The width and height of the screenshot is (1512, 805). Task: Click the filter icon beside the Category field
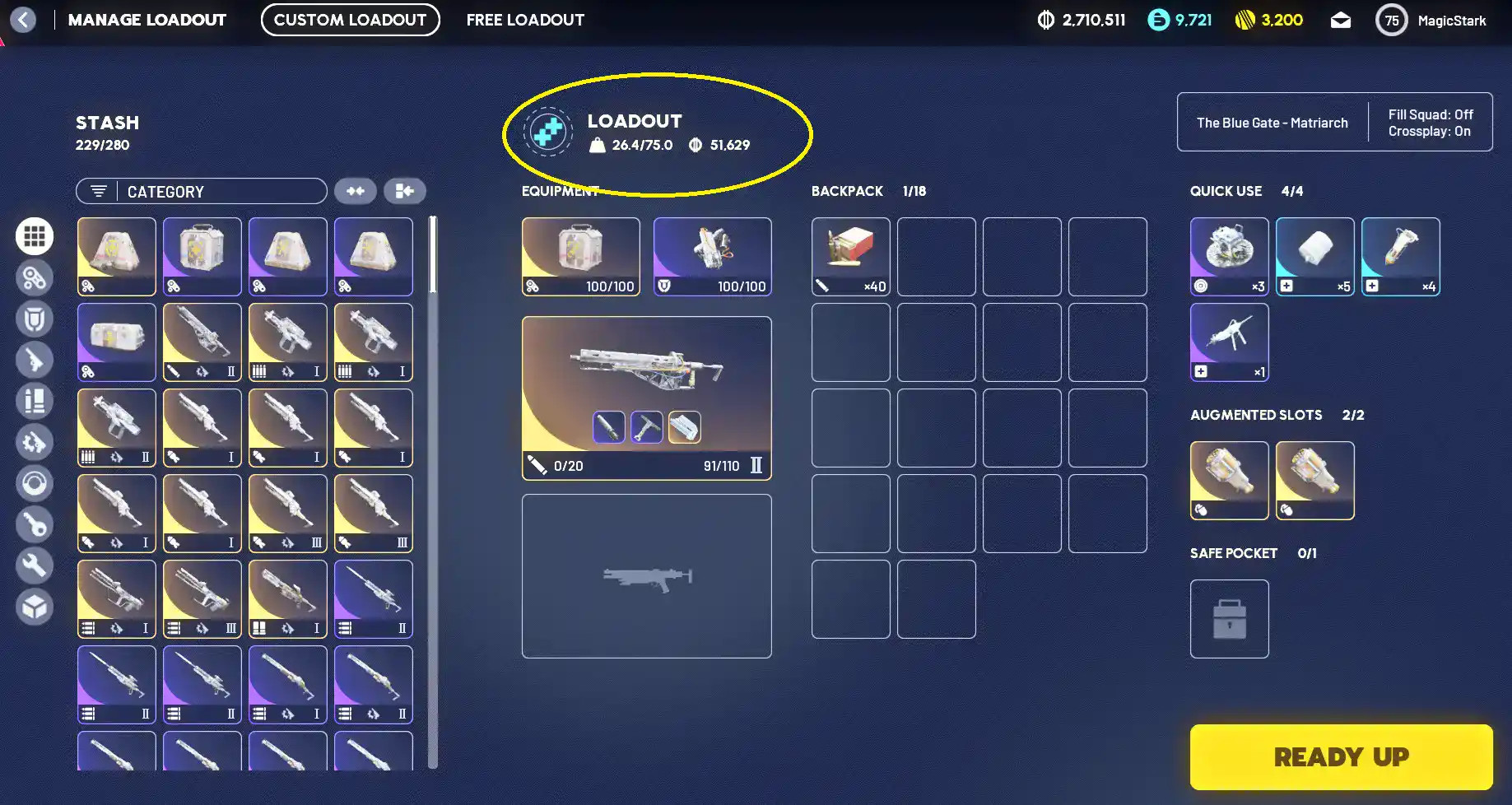tap(100, 190)
